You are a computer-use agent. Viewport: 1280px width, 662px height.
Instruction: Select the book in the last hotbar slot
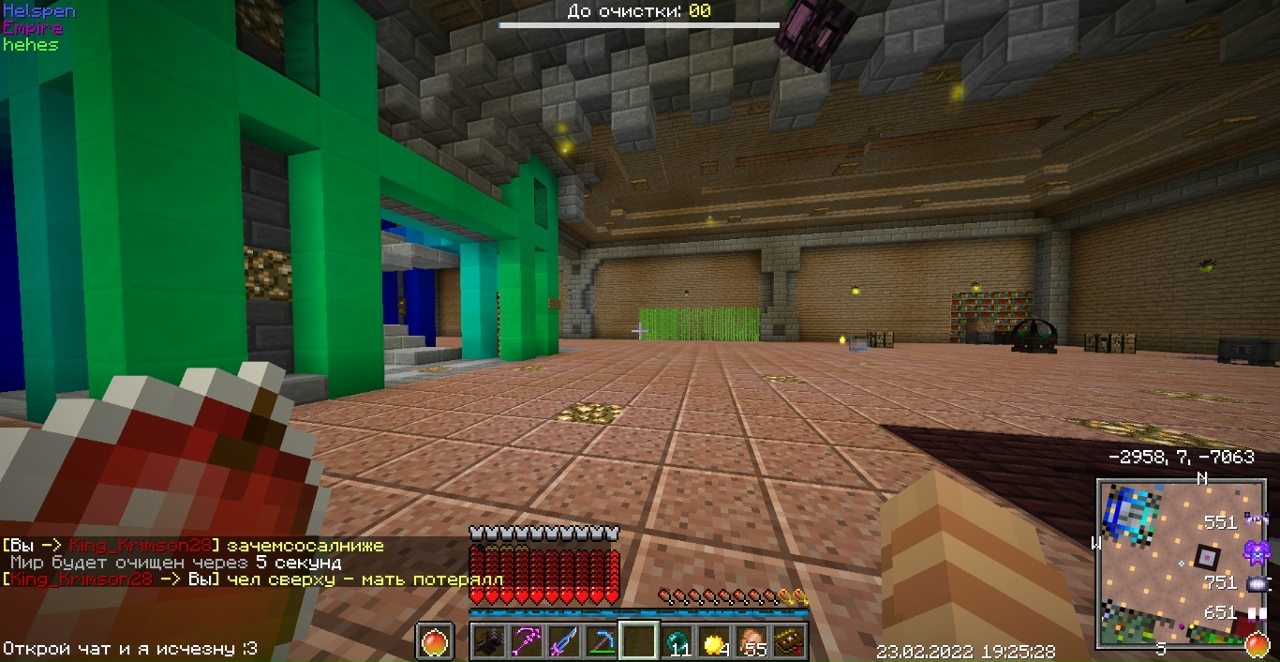point(789,641)
